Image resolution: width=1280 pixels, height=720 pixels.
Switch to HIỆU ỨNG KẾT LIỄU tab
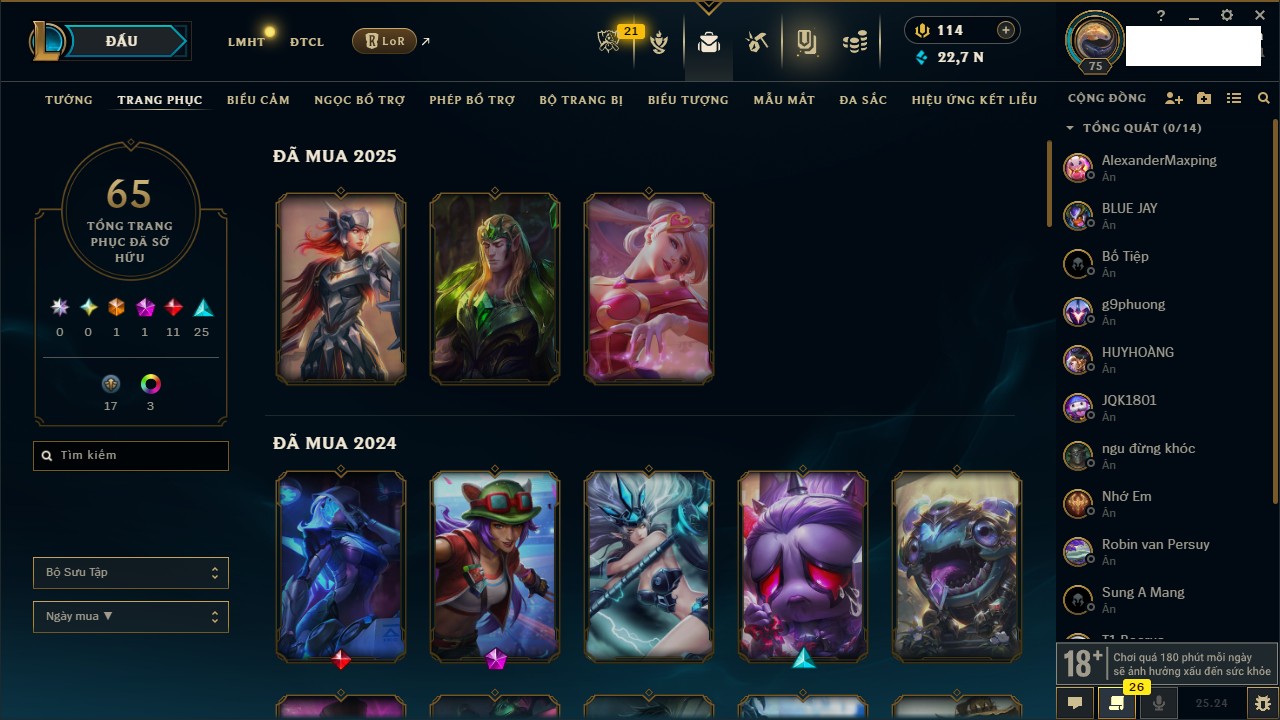pos(974,100)
